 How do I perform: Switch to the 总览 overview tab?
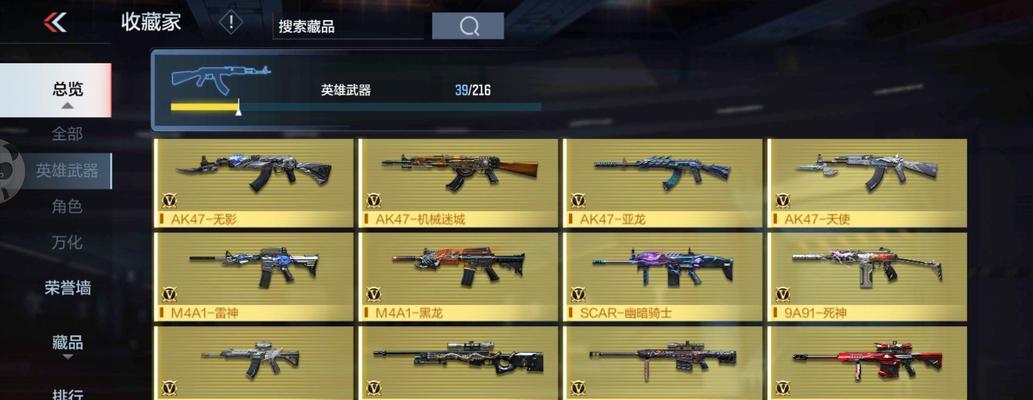tap(66, 90)
